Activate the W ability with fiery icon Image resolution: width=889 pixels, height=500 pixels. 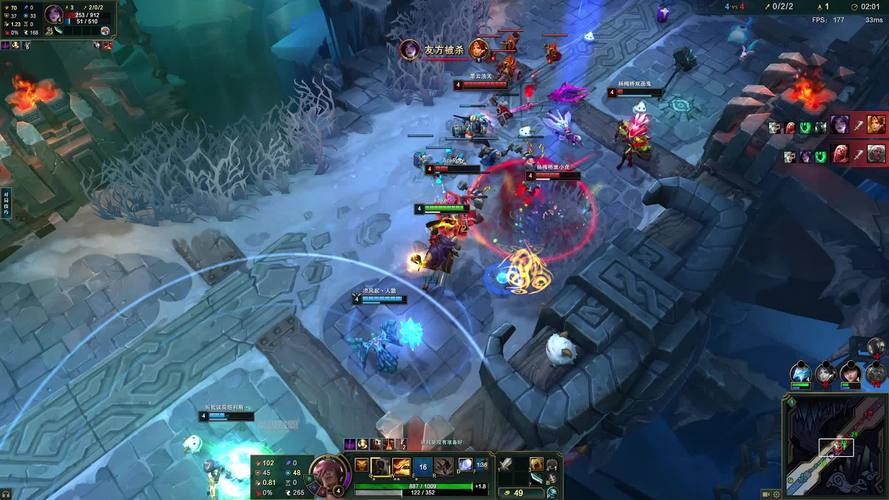click(401, 466)
